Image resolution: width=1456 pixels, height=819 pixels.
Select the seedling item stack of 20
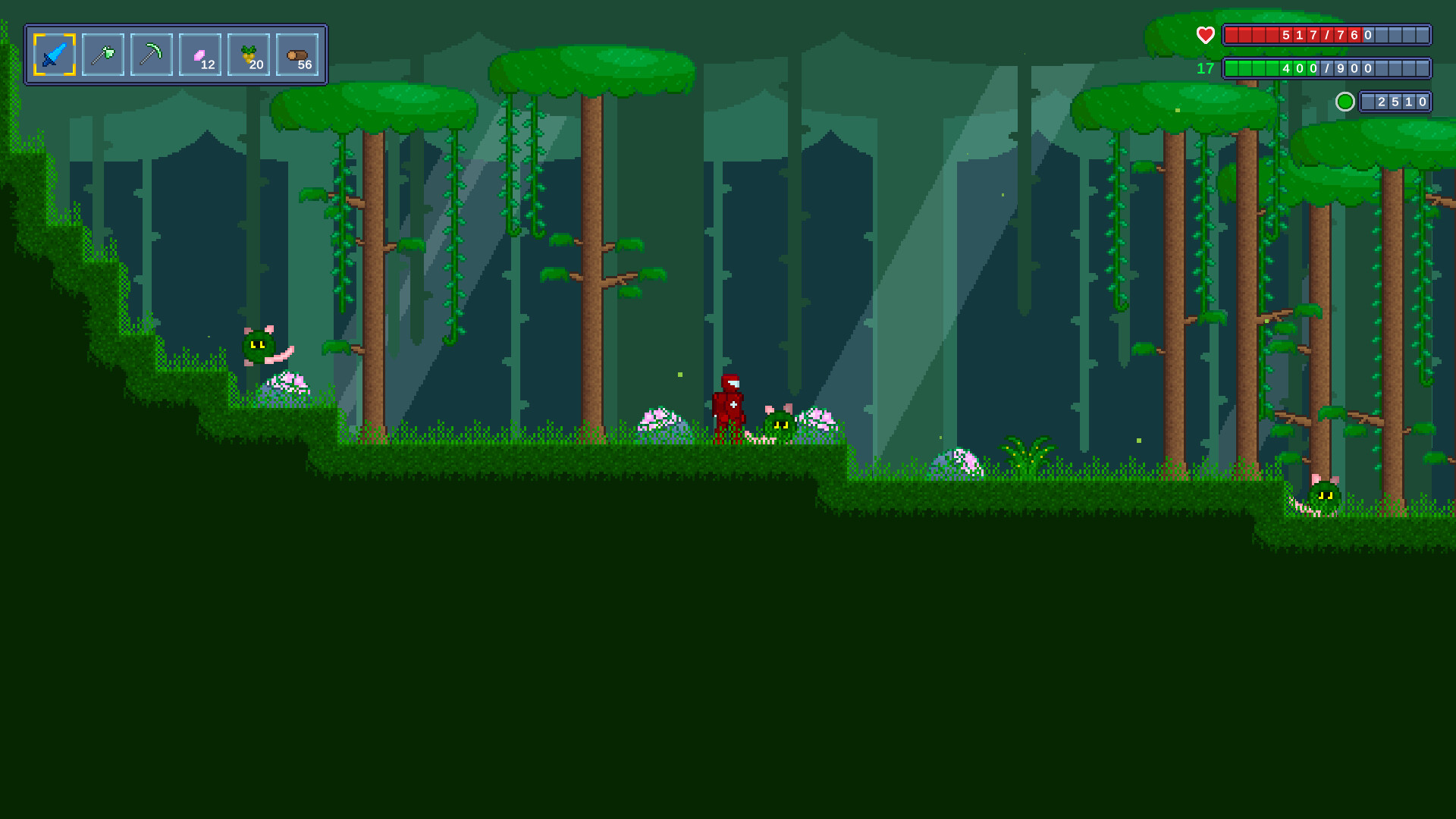pos(249,54)
